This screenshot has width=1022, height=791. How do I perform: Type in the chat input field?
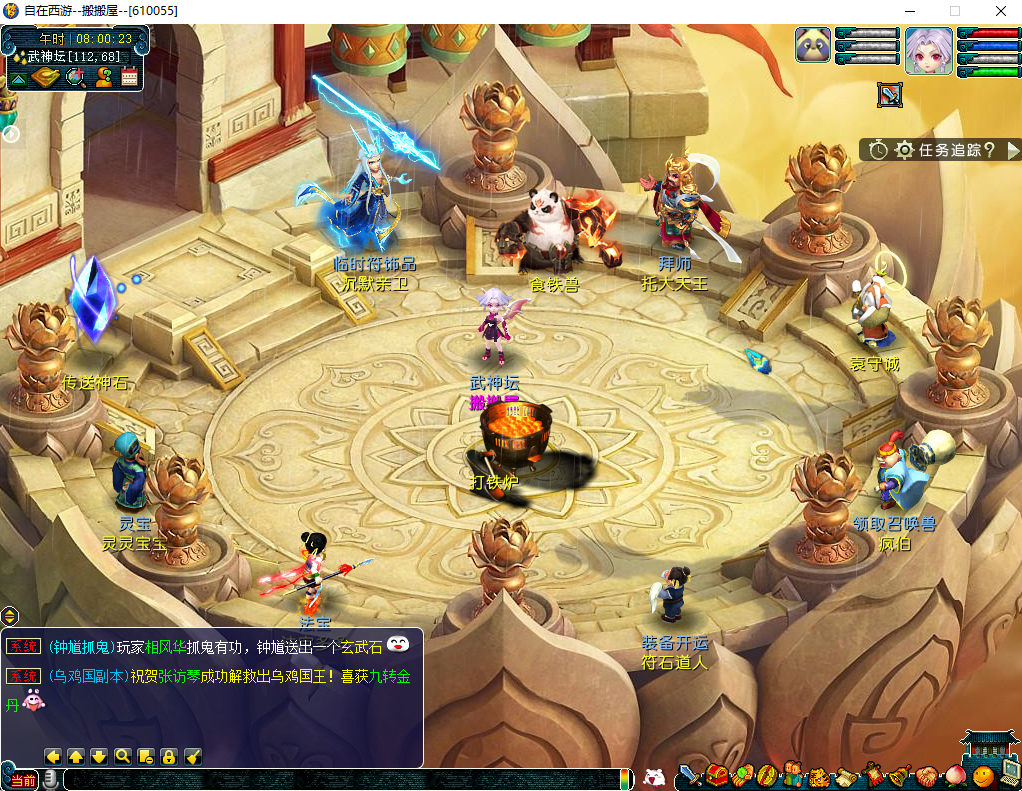340,779
